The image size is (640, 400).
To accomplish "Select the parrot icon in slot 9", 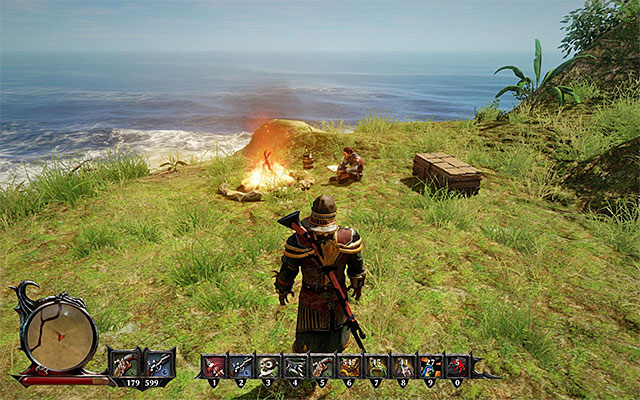I will coord(430,367).
